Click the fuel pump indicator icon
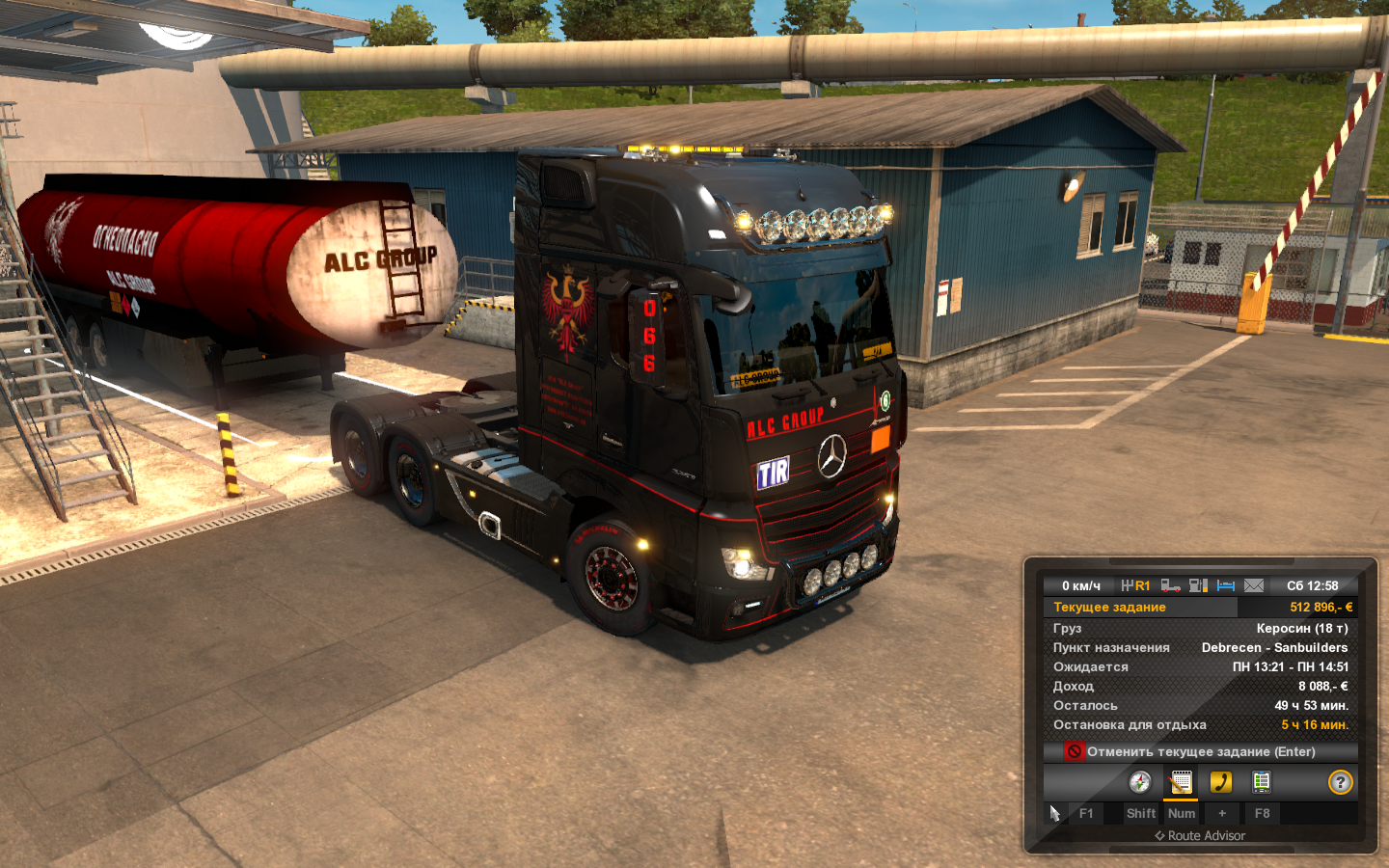The image size is (1389, 868). pyautogui.click(x=1198, y=585)
